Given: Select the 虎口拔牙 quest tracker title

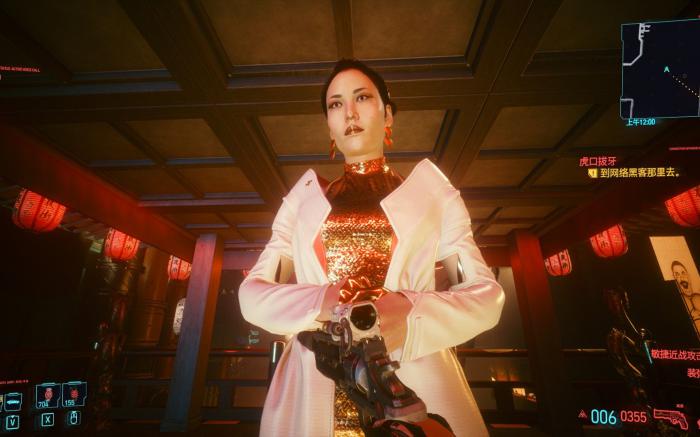Looking at the screenshot, I should pyautogui.click(x=597, y=159).
